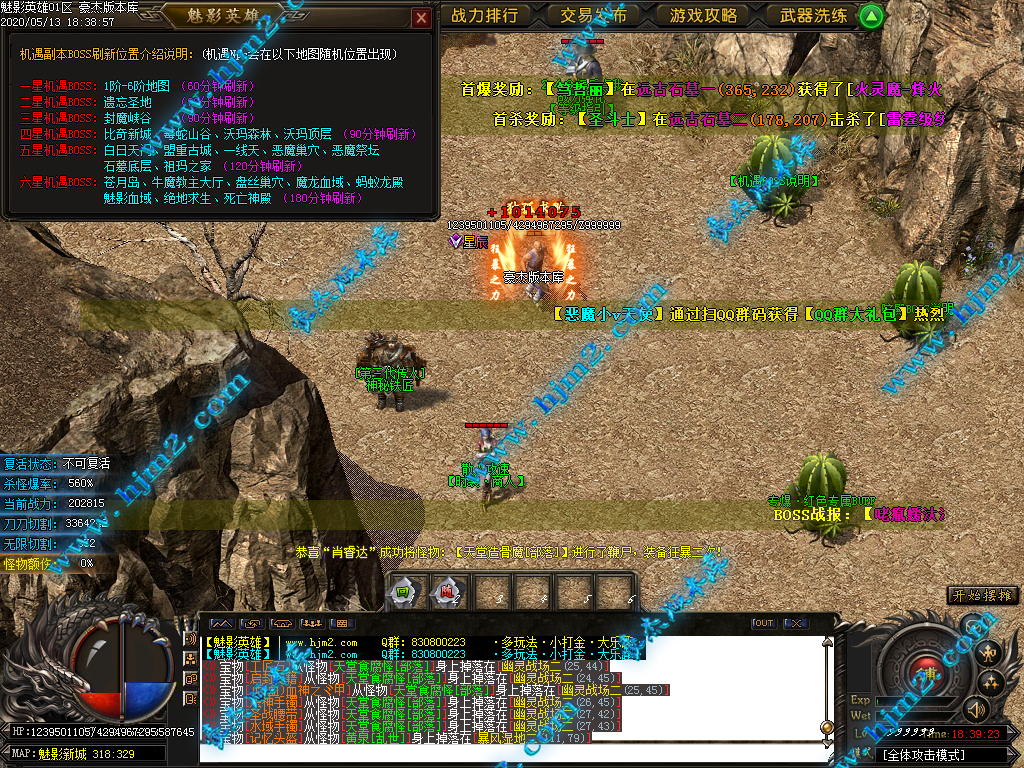Click the 全体攻击模式 attack mode selector
This screenshot has width=1024, height=768.
coord(930,754)
